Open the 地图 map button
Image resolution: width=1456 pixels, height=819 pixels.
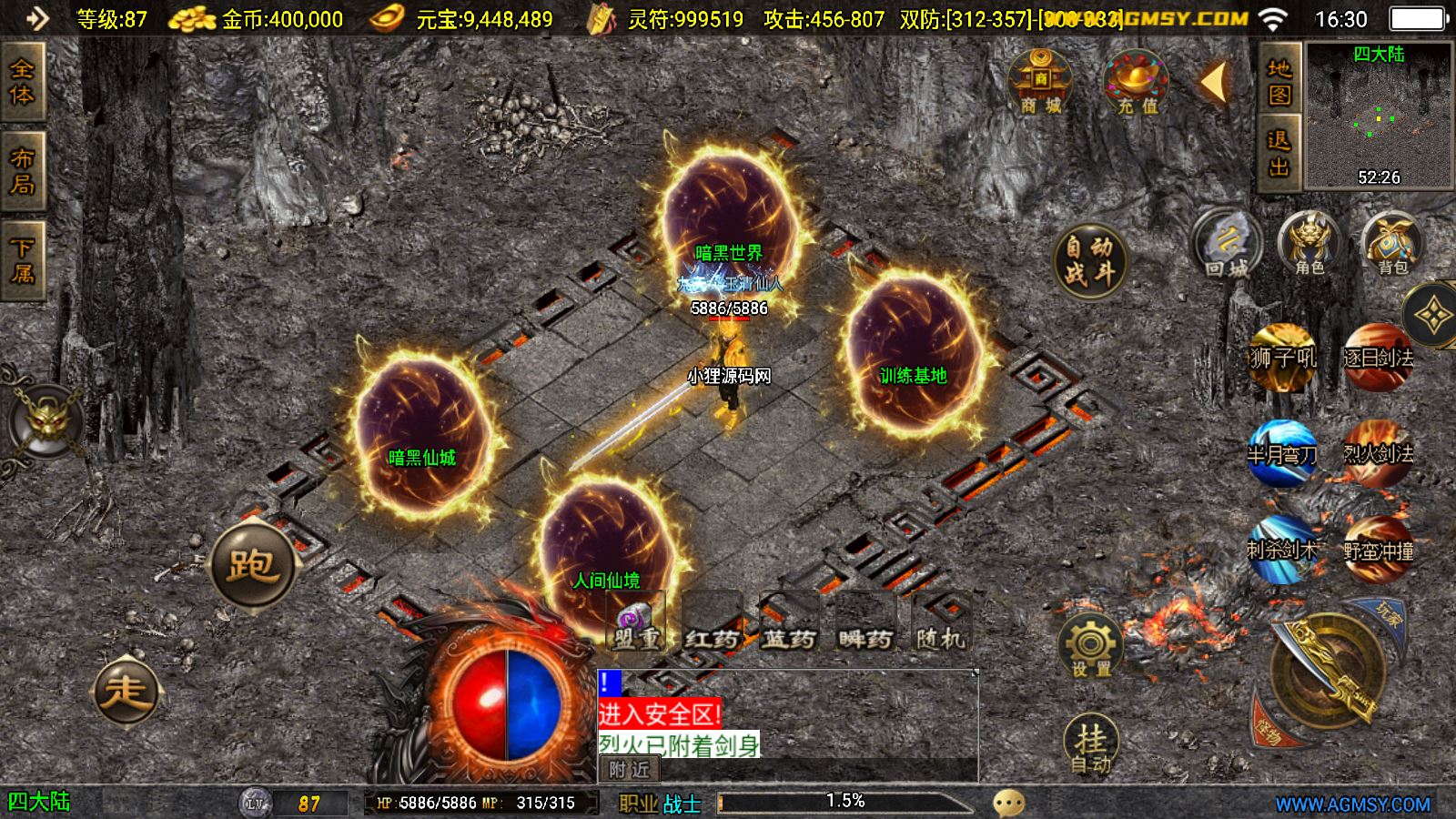(1279, 82)
